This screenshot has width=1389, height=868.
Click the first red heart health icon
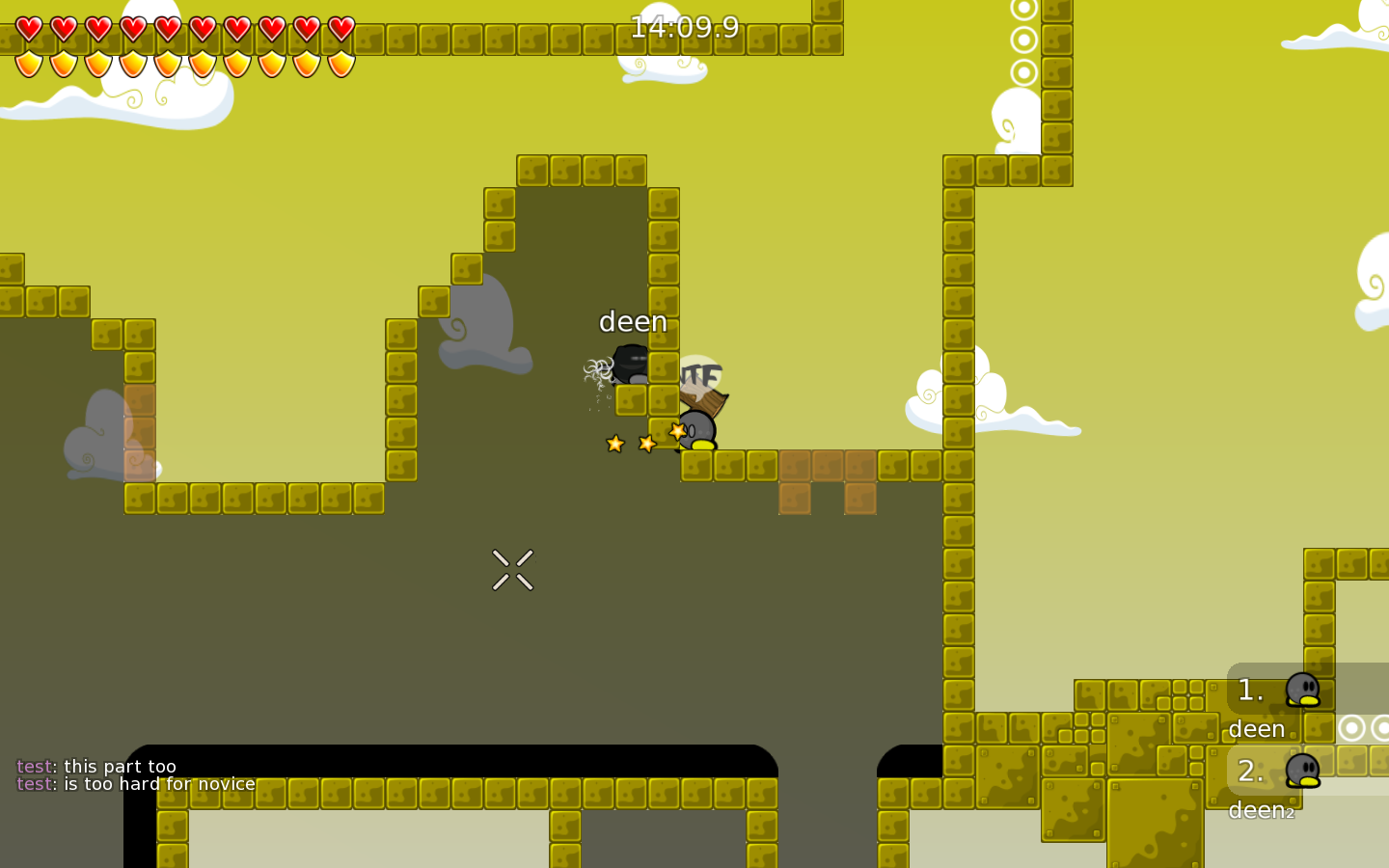click(27, 28)
